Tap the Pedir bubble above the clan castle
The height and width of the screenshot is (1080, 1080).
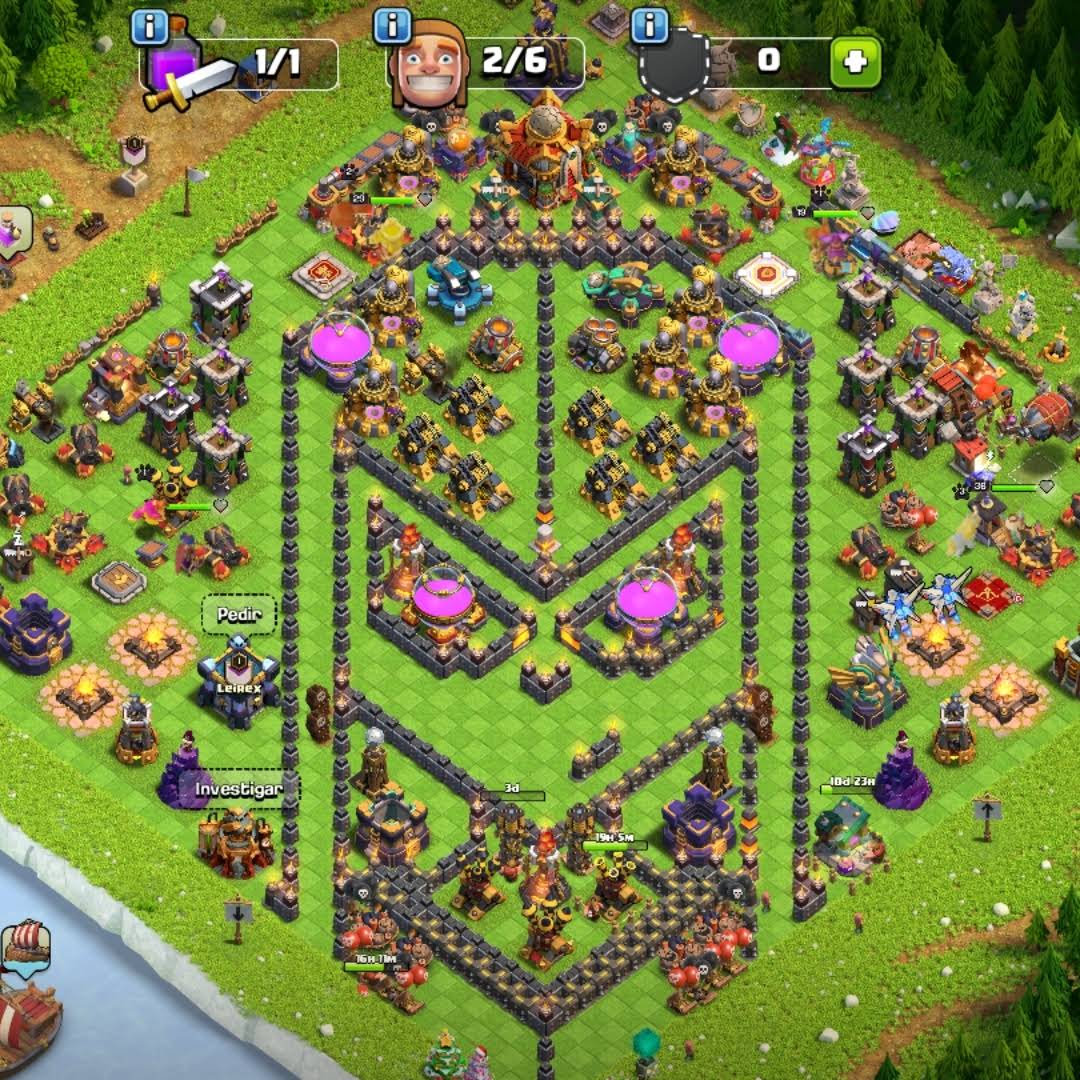click(232, 615)
